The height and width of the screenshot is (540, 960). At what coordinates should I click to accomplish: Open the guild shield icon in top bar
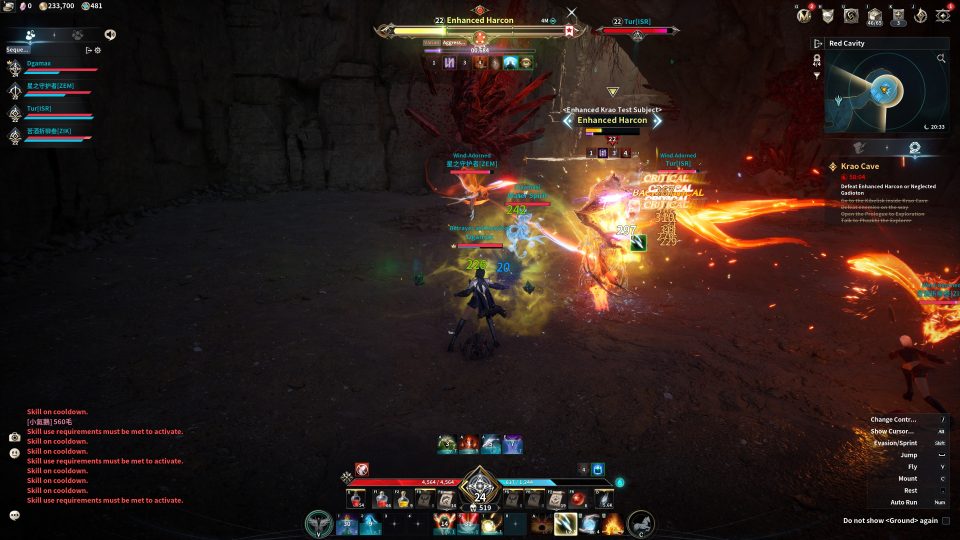(828, 15)
